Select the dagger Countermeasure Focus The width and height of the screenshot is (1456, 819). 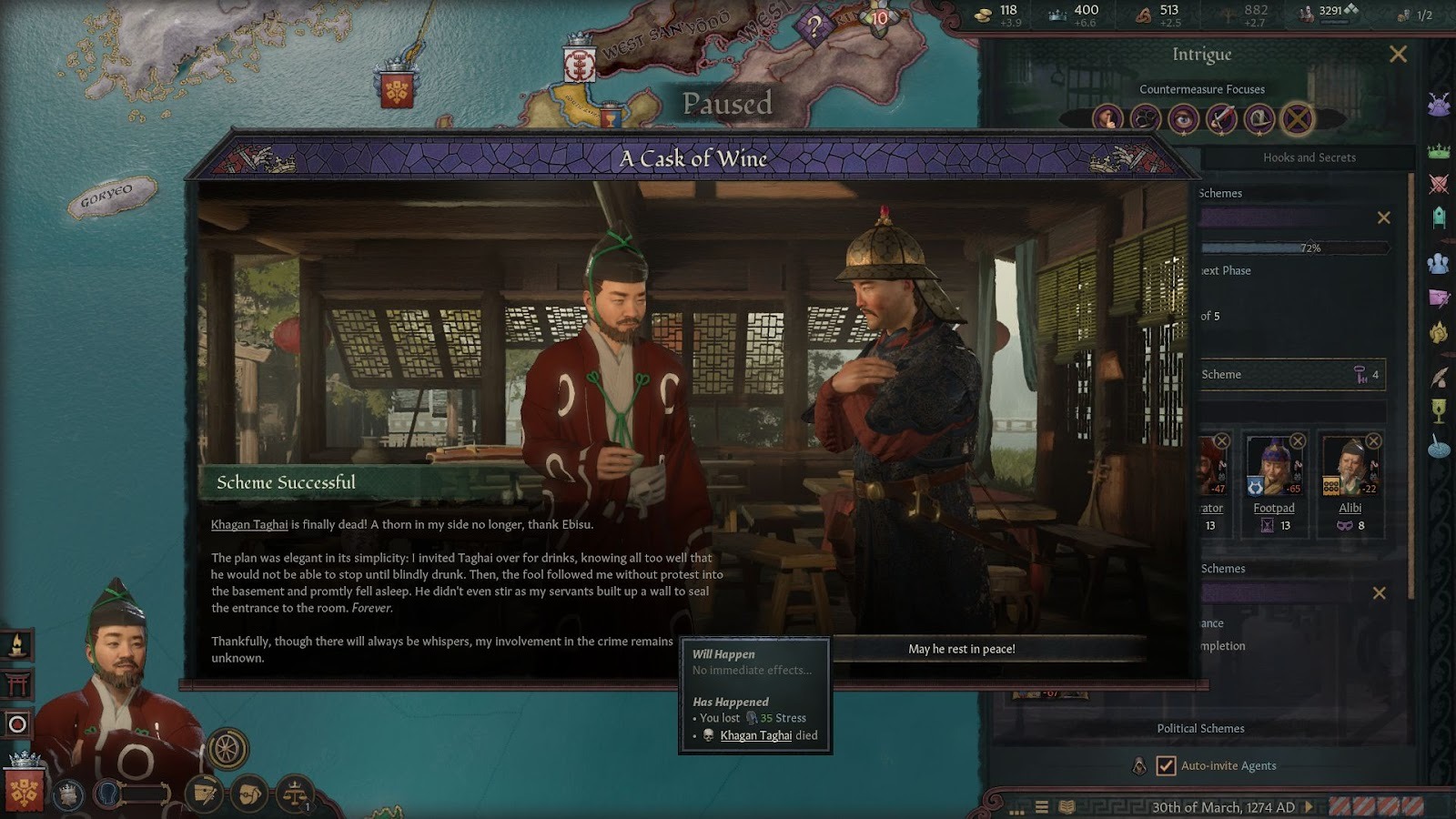click(x=1224, y=116)
